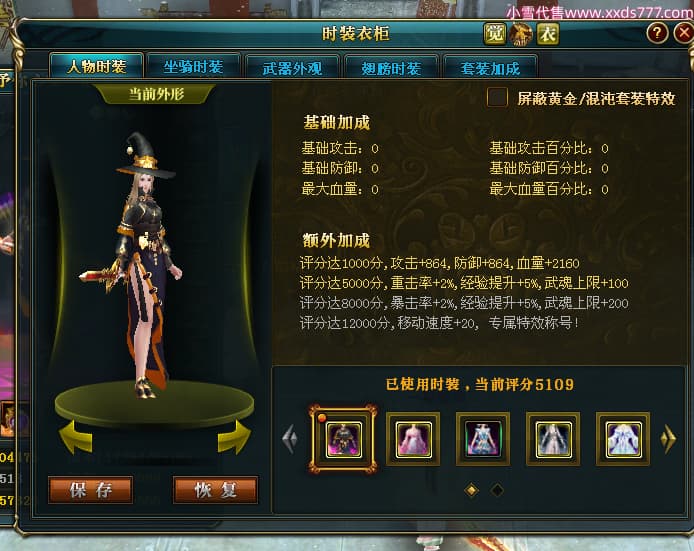Jump to the second outfit page dot
This screenshot has width=694, height=551.
497,490
